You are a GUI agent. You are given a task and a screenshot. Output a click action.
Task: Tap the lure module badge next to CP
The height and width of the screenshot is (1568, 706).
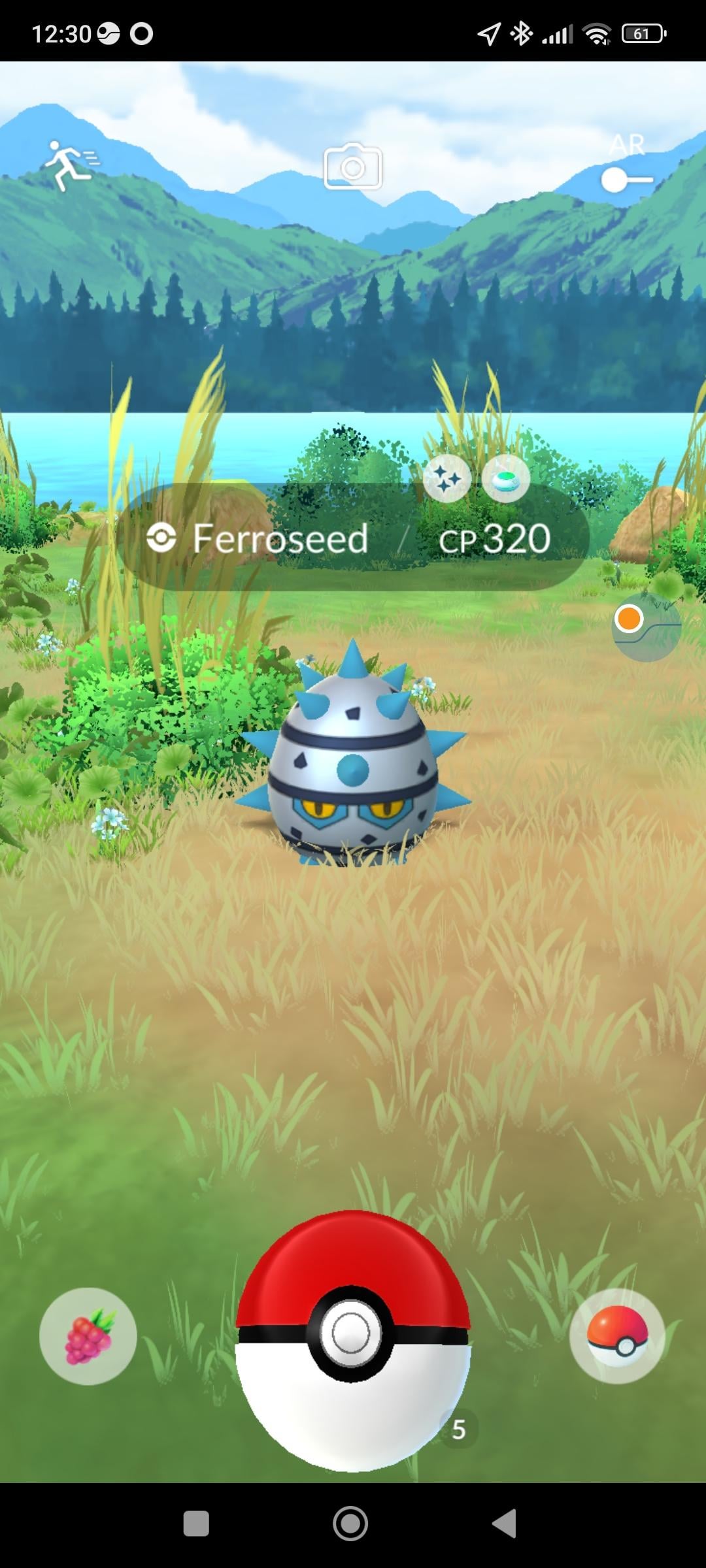pos(506,479)
